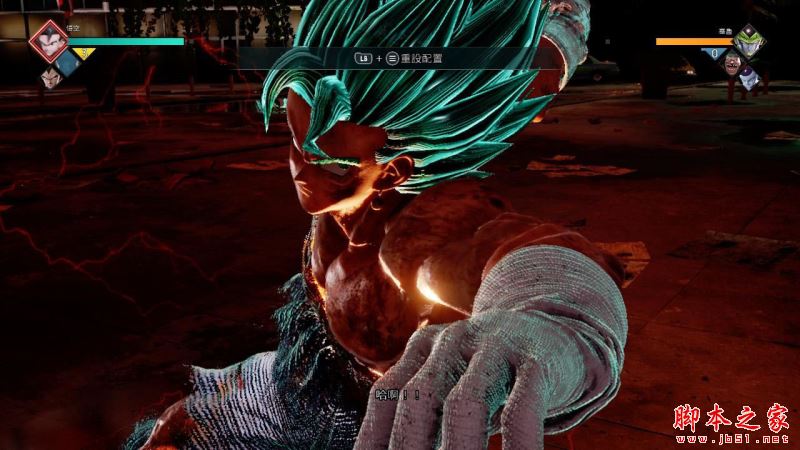Click Vegeta's teammate portrait

[x=48, y=75]
